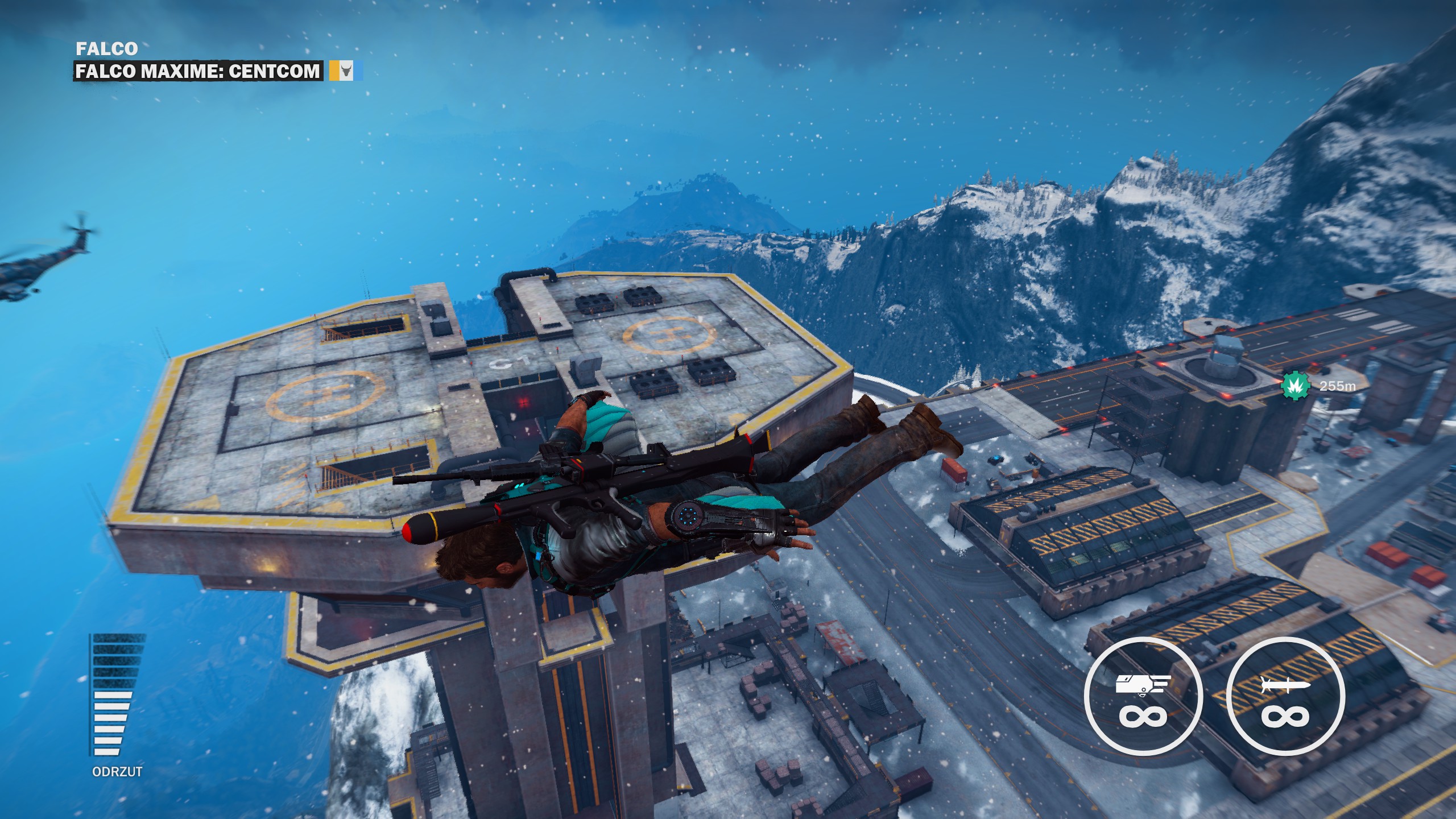Click the Falco Maxime: Centcom location banner

click(198, 71)
